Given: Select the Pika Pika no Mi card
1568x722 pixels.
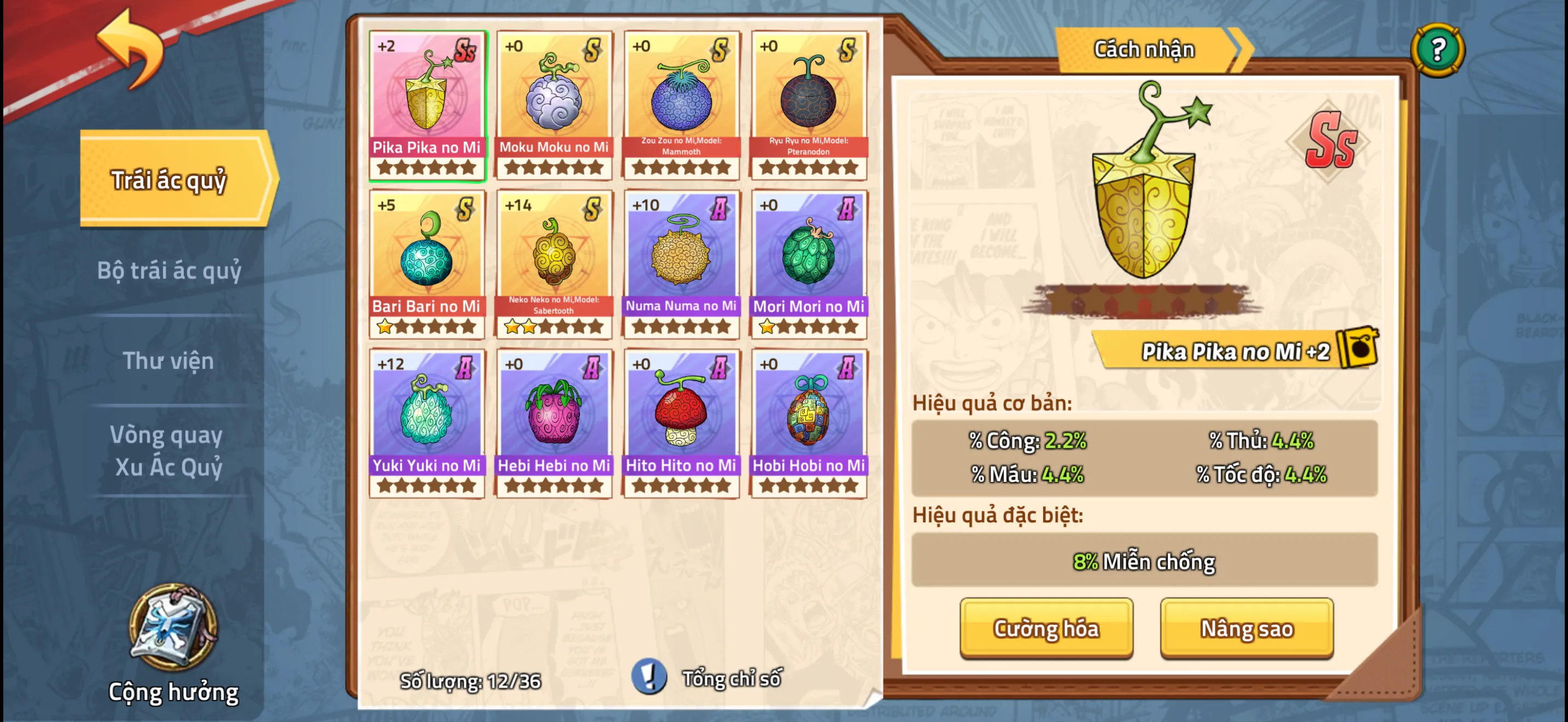Looking at the screenshot, I should [x=426, y=104].
